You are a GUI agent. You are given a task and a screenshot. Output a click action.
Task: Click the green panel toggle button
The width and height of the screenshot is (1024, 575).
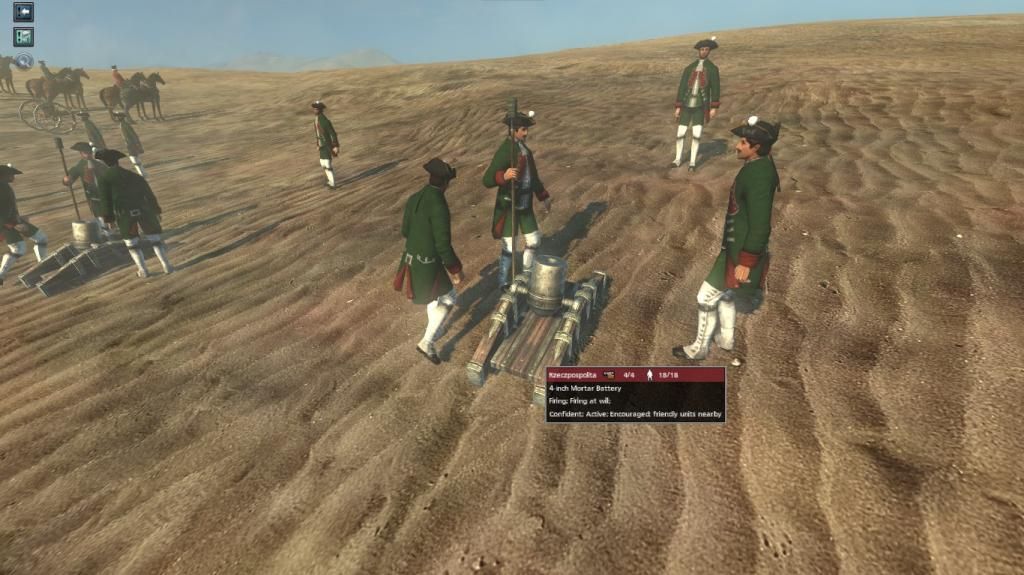23,37
